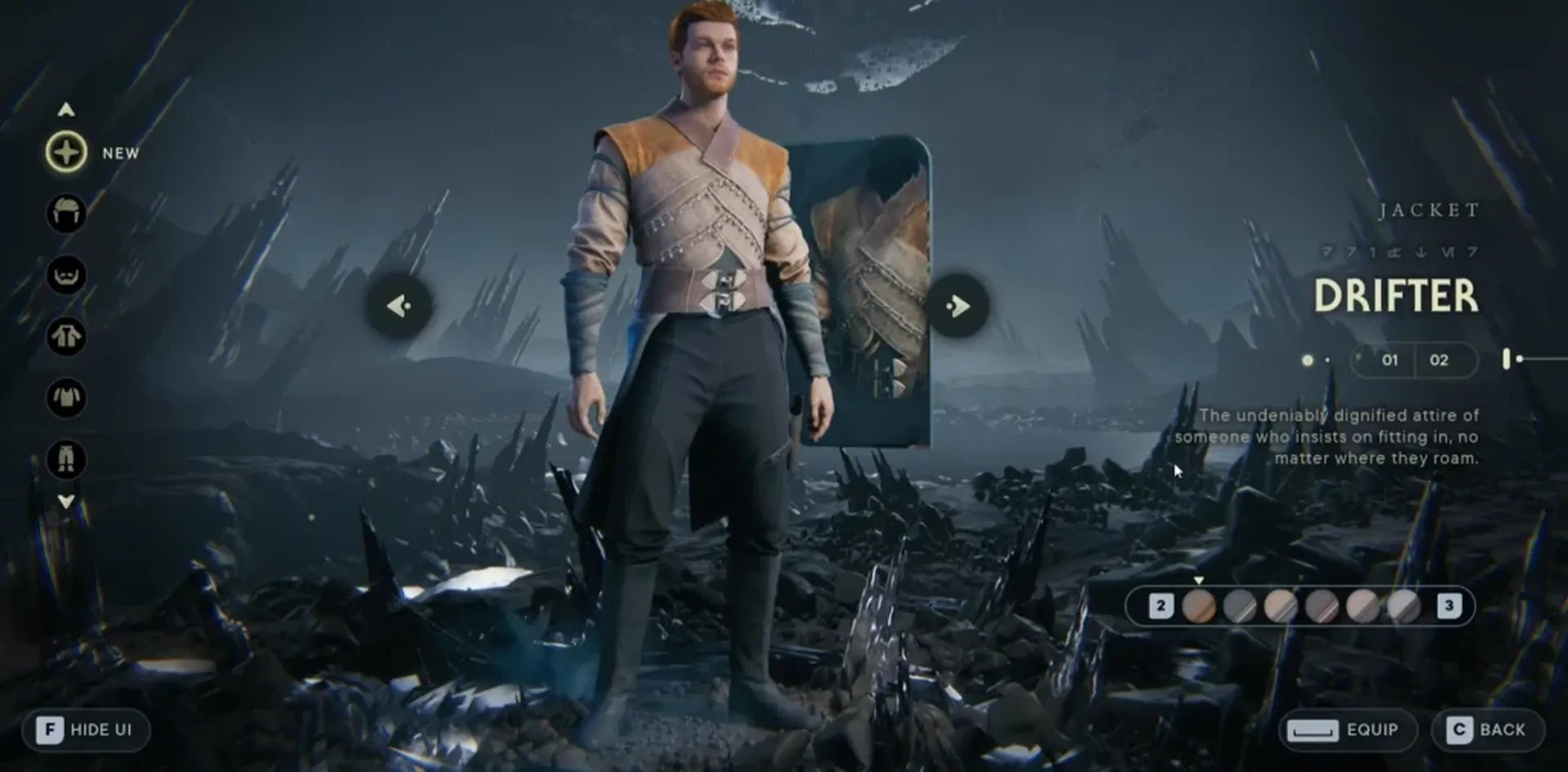Switch to Drifter variant 02
Image resolution: width=1568 pixels, height=772 pixels.
(x=1440, y=359)
